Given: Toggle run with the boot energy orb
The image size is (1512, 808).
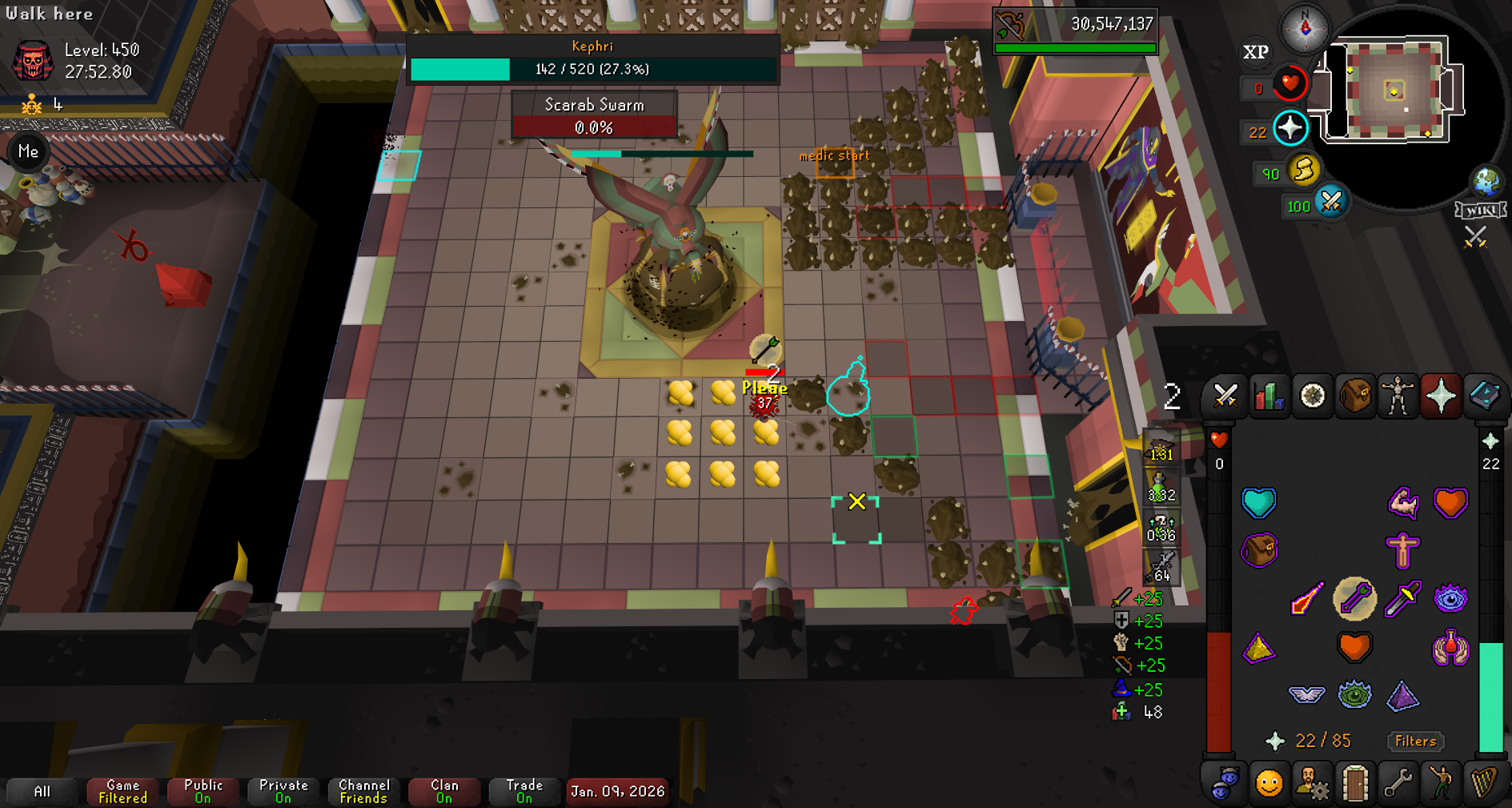Looking at the screenshot, I should pos(1303,171).
